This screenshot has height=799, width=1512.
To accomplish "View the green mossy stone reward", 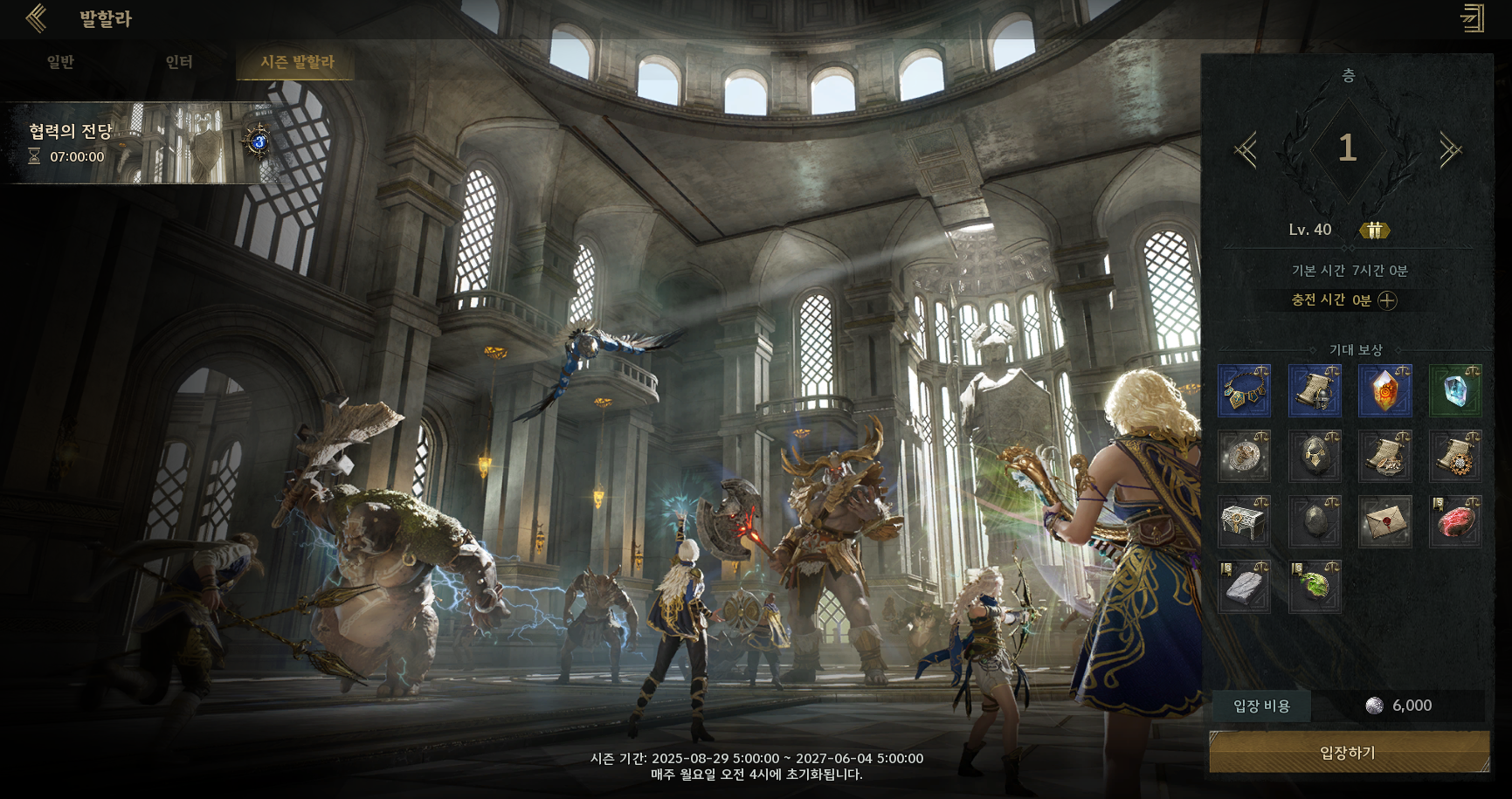I will (x=1315, y=587).
